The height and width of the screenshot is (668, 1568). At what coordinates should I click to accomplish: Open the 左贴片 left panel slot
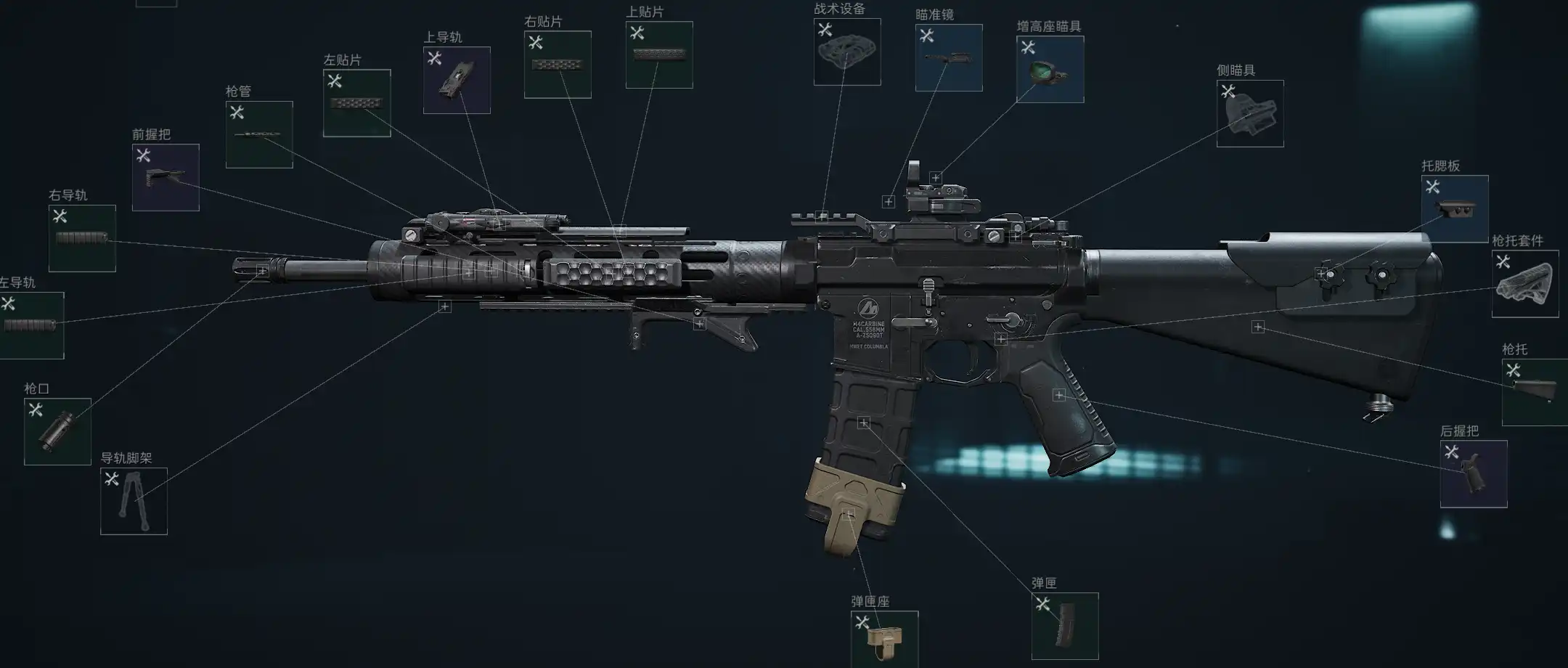pos(357,103)
